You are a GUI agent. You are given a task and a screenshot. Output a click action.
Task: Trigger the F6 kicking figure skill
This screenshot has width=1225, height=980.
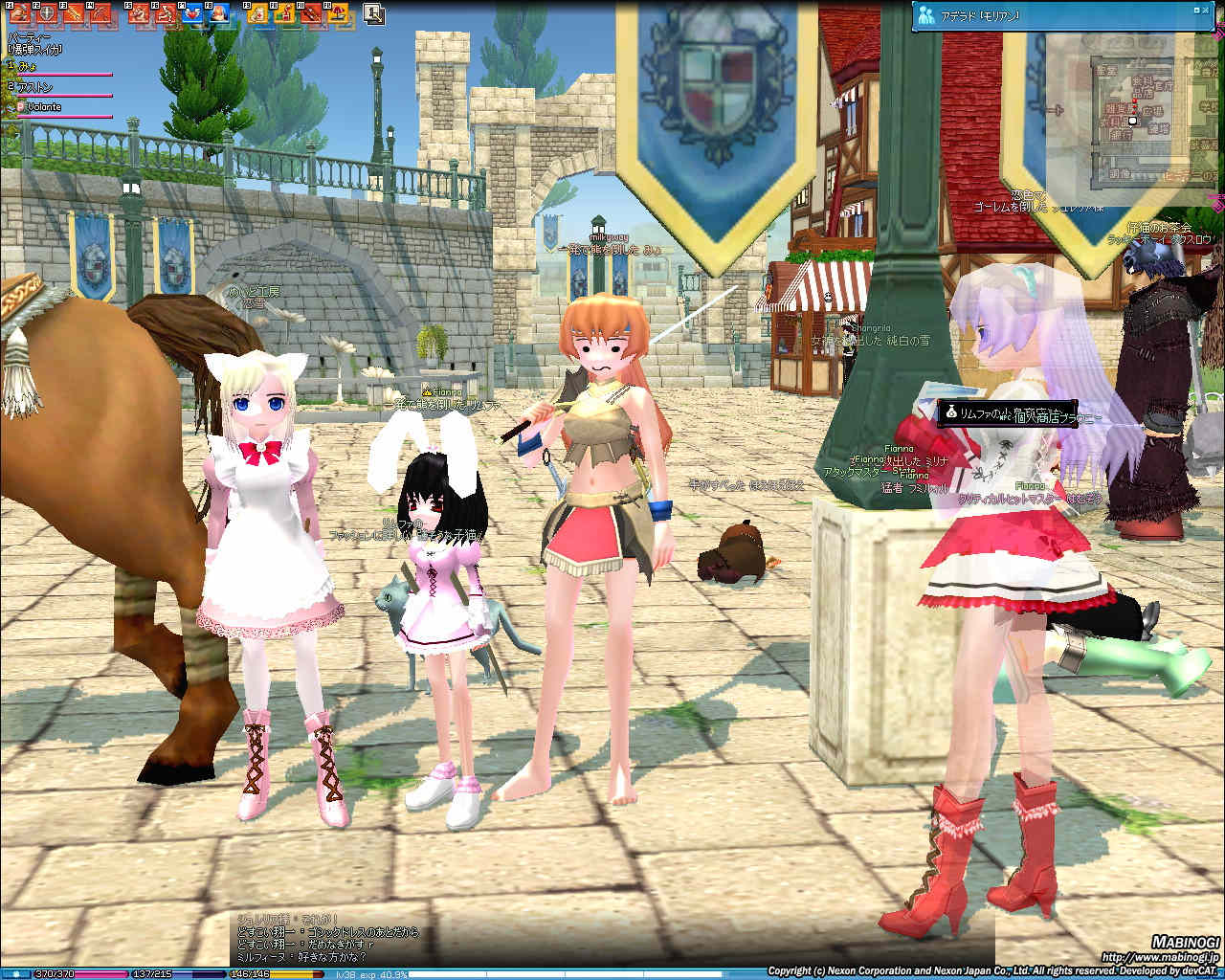point(167,13)
